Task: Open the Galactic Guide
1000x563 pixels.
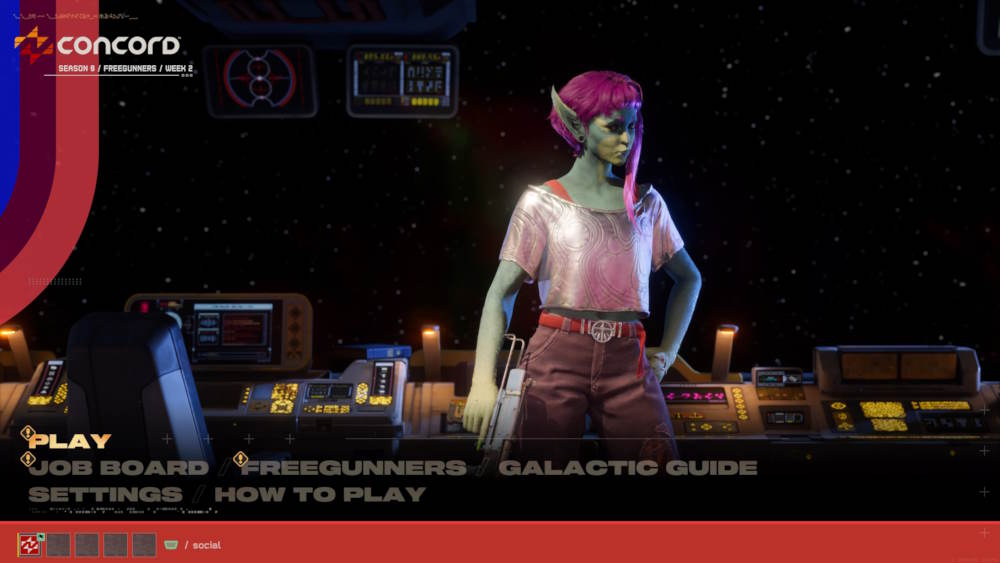Action: [627, 468]
